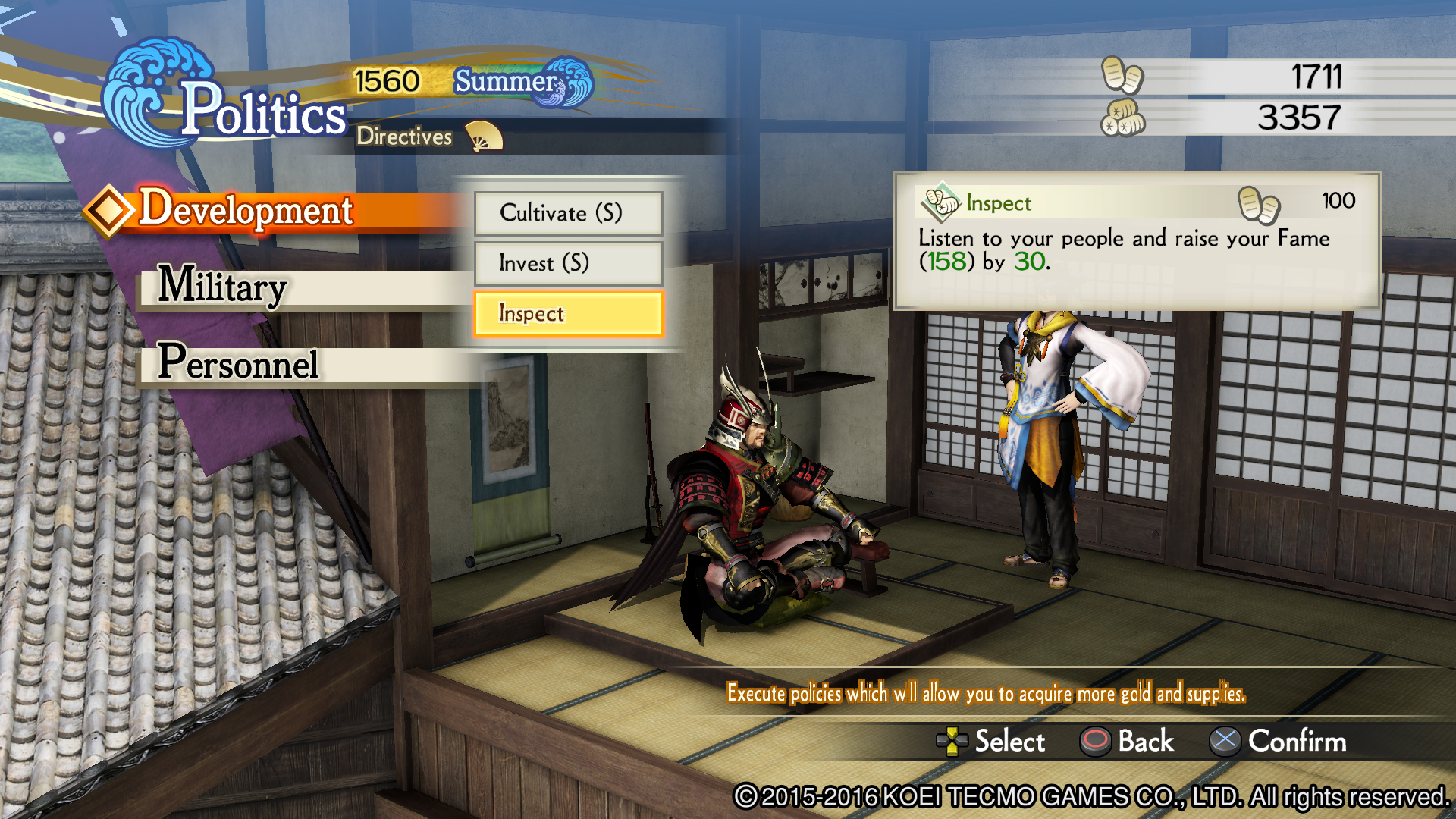Click the gold coins icon showing 1711
This screenshot has height=819, width=1456.
[x=1124, y=77]
